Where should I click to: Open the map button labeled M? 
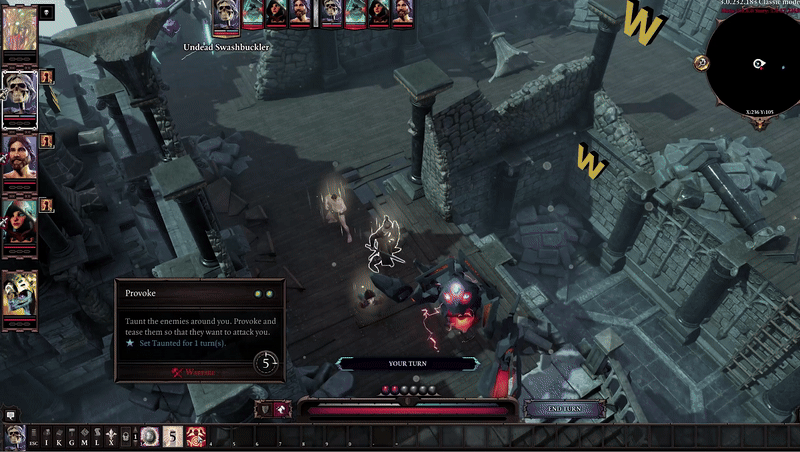(83, 438)
